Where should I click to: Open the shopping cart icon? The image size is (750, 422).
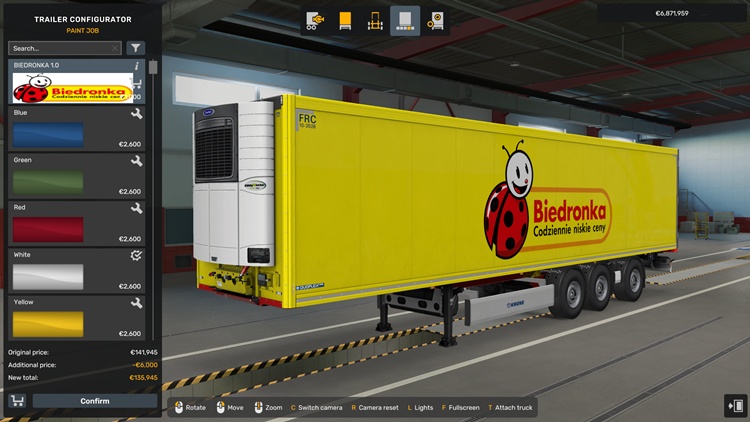tap(17, 401)
